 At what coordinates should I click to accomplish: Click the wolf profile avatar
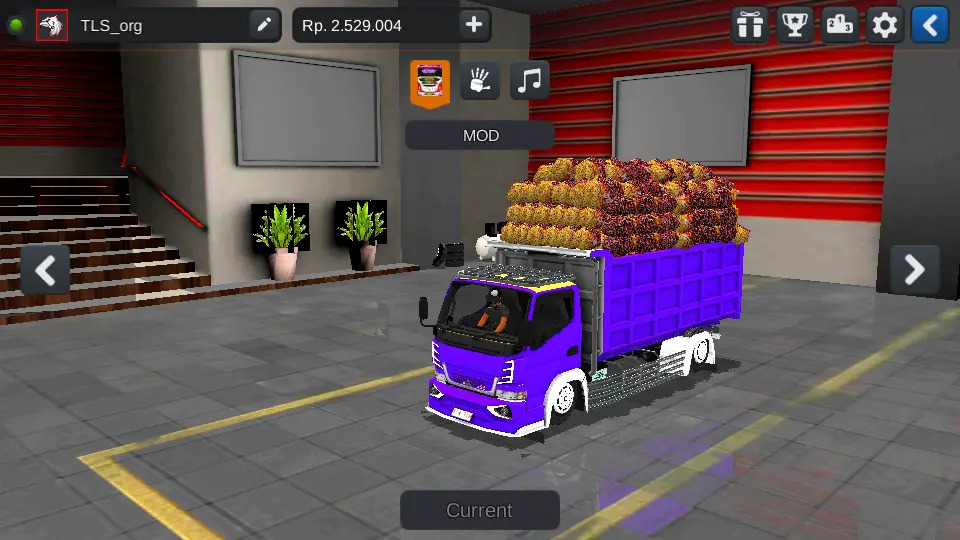point(52,25)
